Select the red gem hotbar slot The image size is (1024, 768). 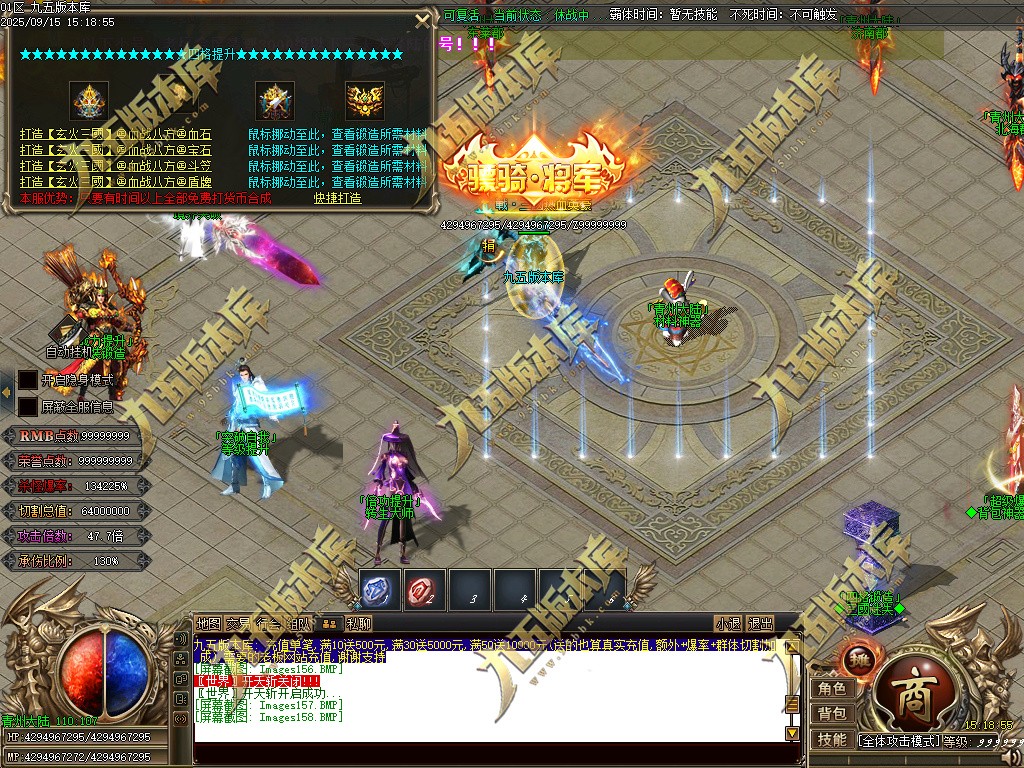425,590
